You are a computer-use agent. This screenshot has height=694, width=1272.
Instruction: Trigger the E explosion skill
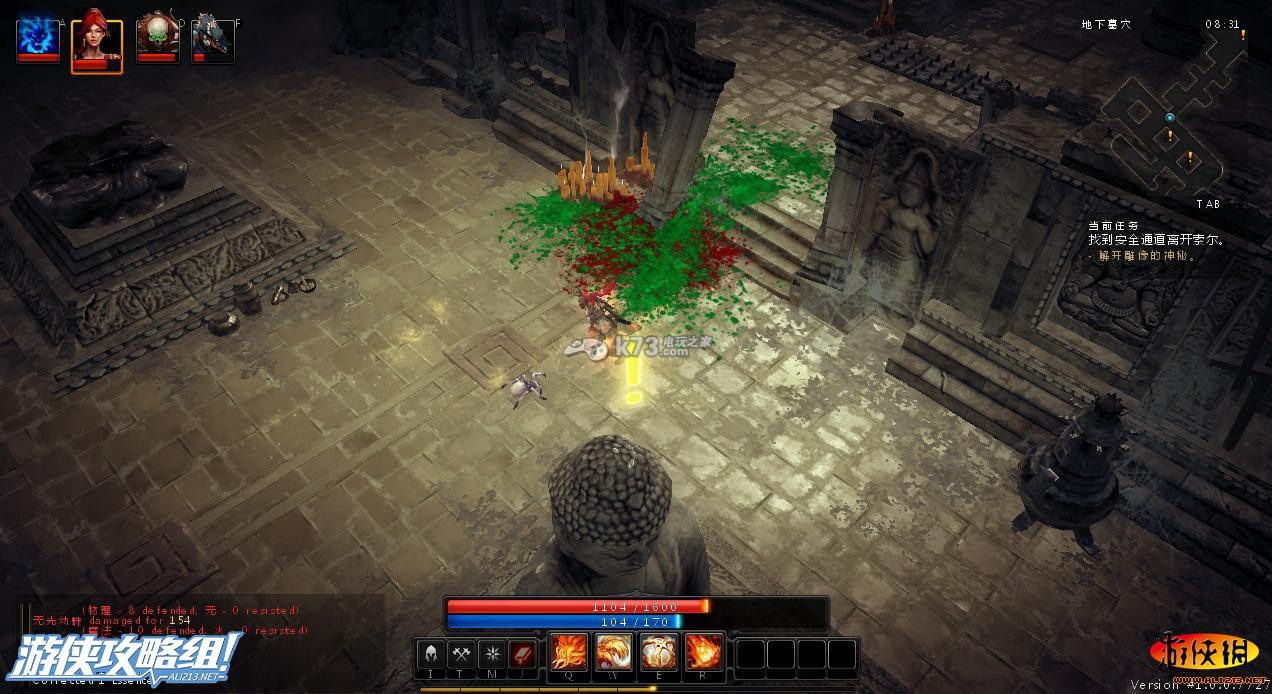659,654
